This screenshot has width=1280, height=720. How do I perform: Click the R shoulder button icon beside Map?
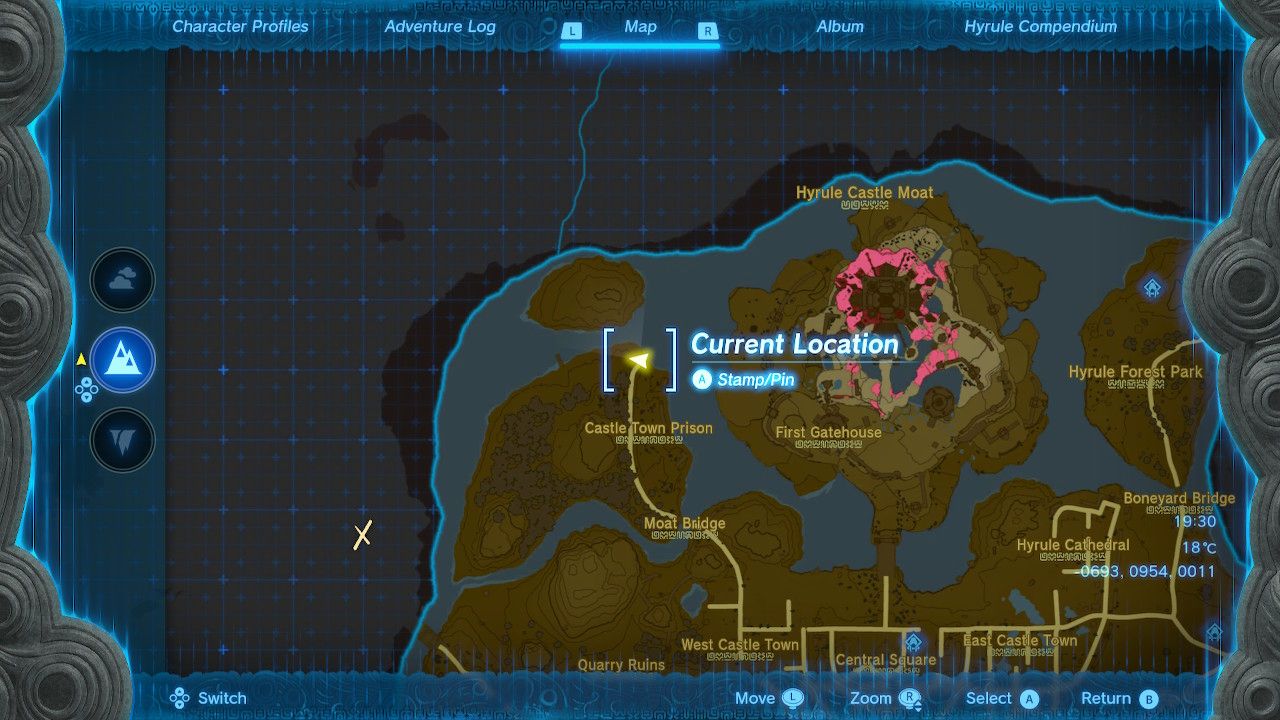(x=708, y=31)
